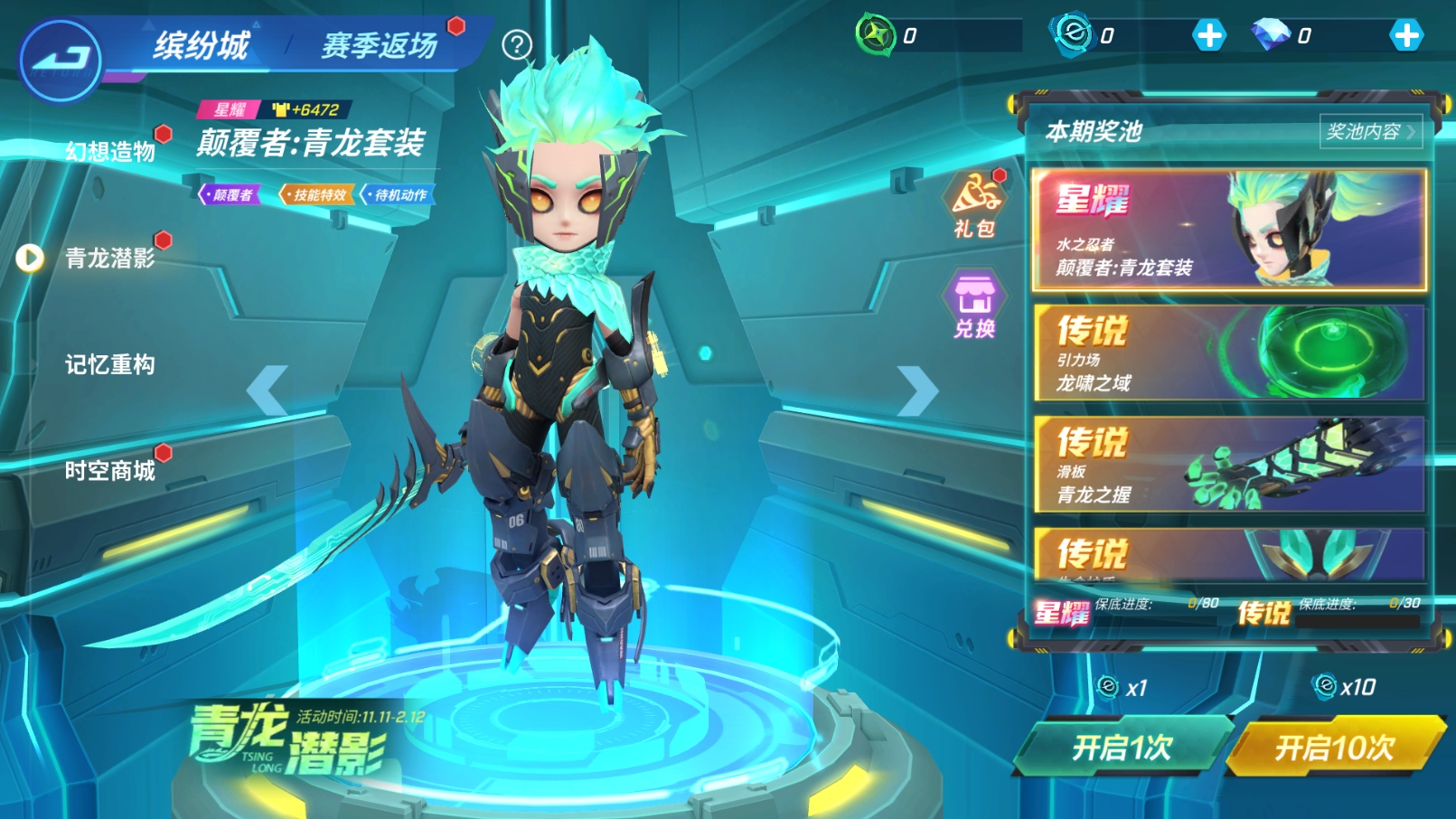The width and height of the screenshot is (1456, 819).
Task: Select the 传说 青龙之握 skateboard card
Action: pyautogui.click(x=1229, y=464)
